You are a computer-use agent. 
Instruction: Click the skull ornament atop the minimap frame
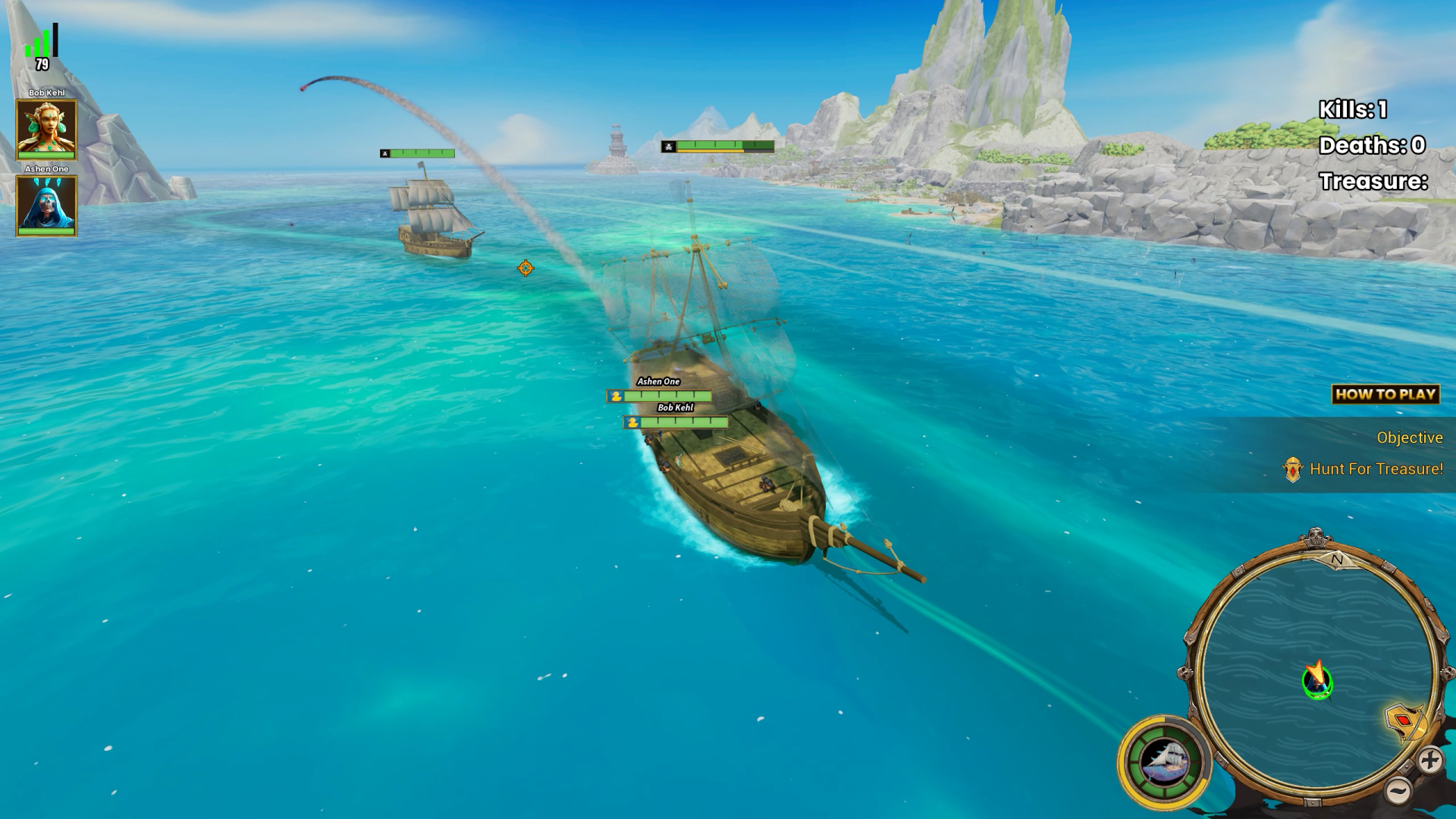point(1314,537)
